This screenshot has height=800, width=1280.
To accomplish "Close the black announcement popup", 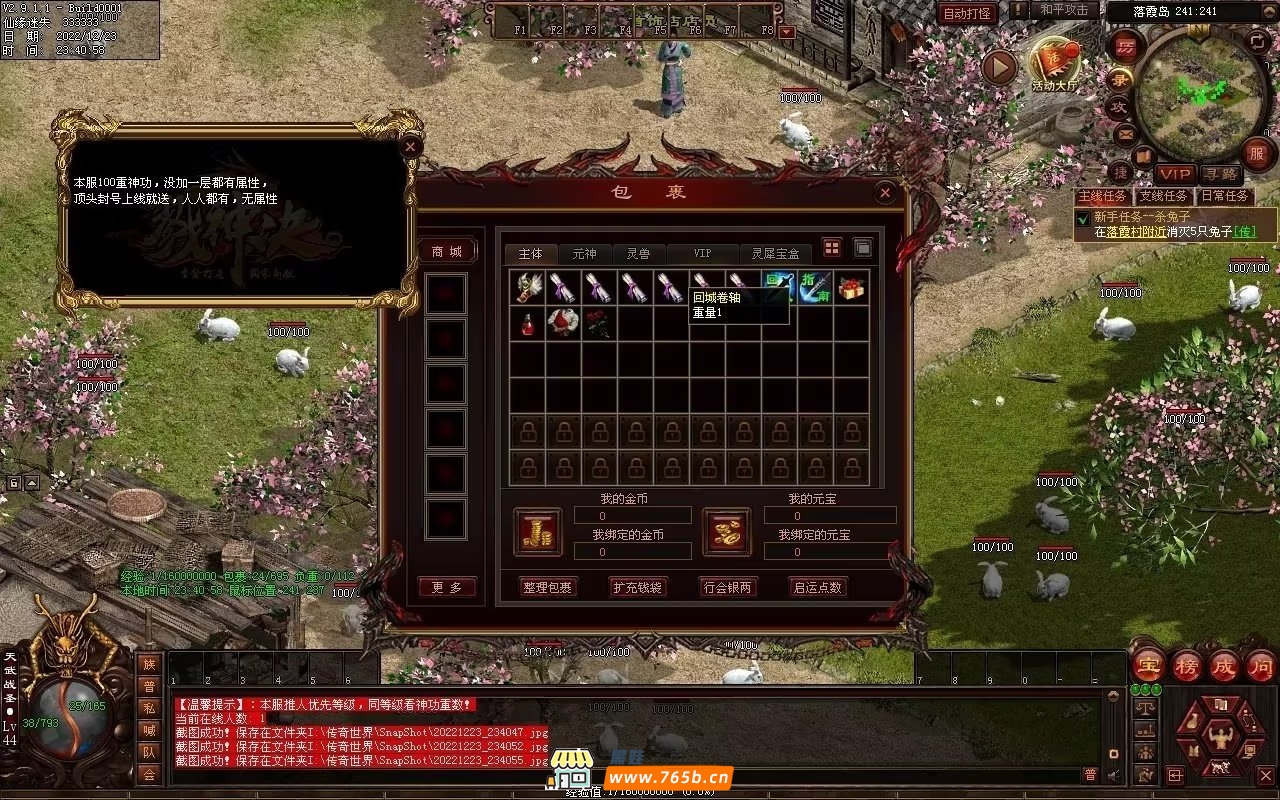I will click(x=410, y=146).
